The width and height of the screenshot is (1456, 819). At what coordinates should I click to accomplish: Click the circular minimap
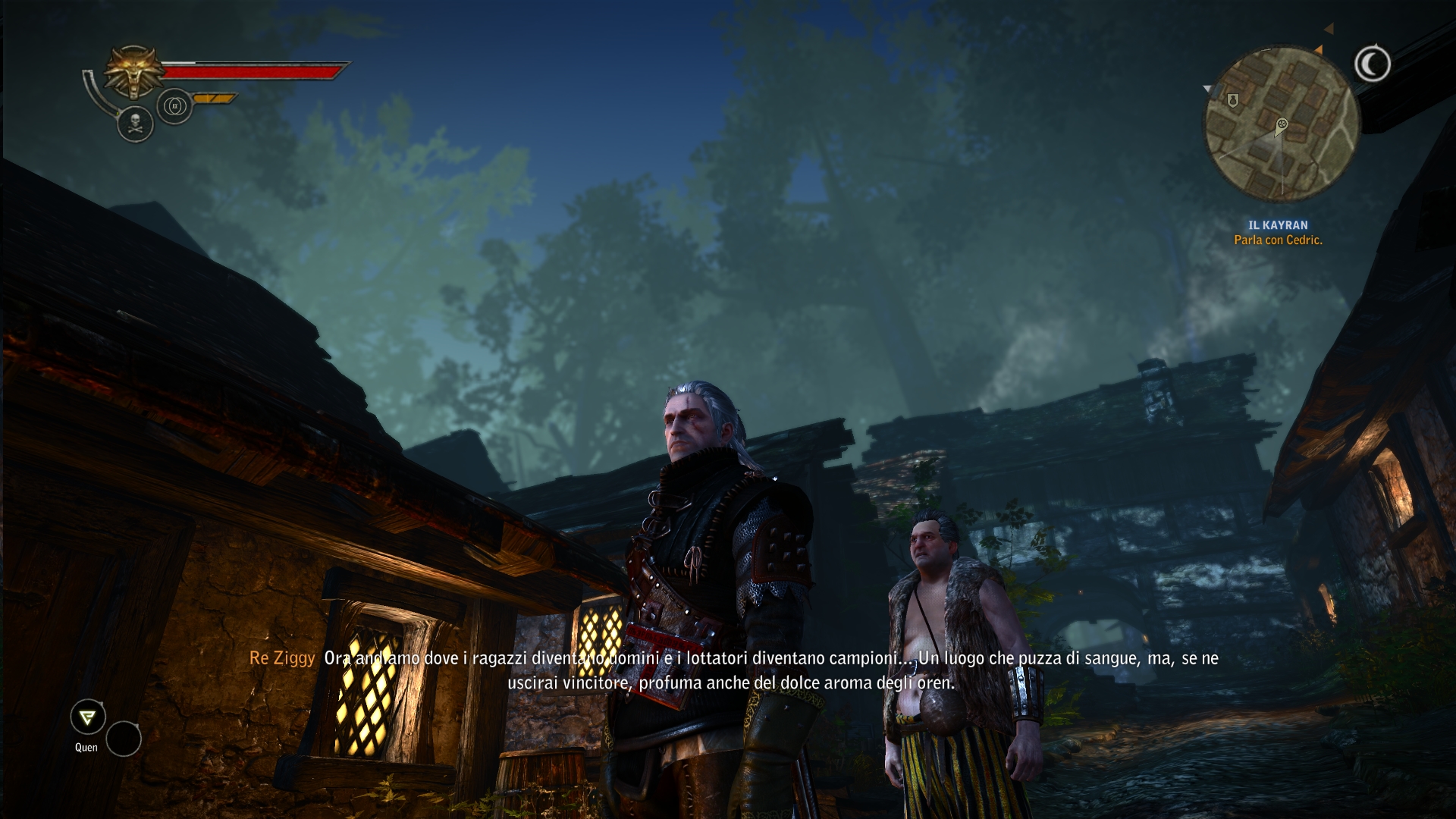tap(1282, 124)
